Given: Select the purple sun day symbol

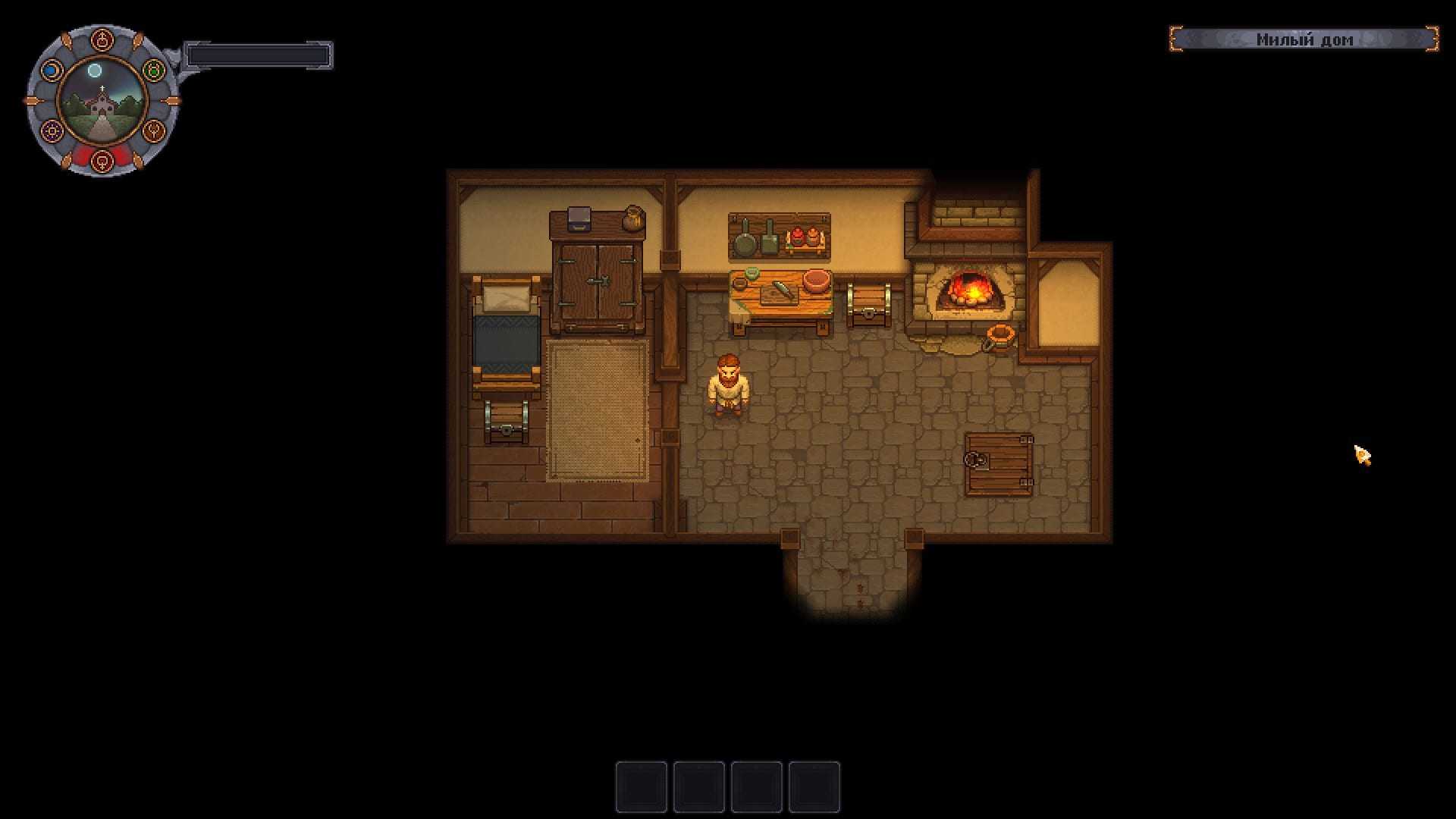Looking at the screenshot, I should [52, 130].
